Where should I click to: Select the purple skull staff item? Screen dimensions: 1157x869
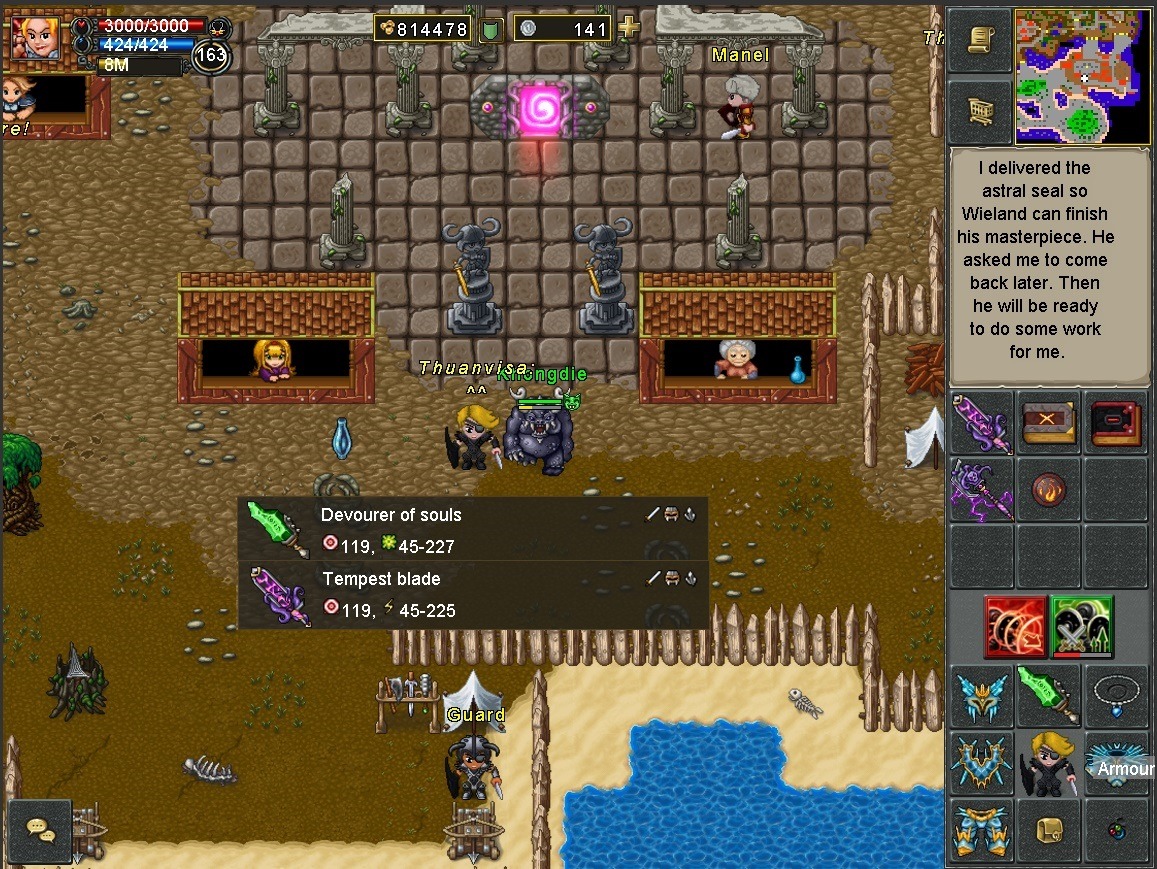tap(981, 490)
